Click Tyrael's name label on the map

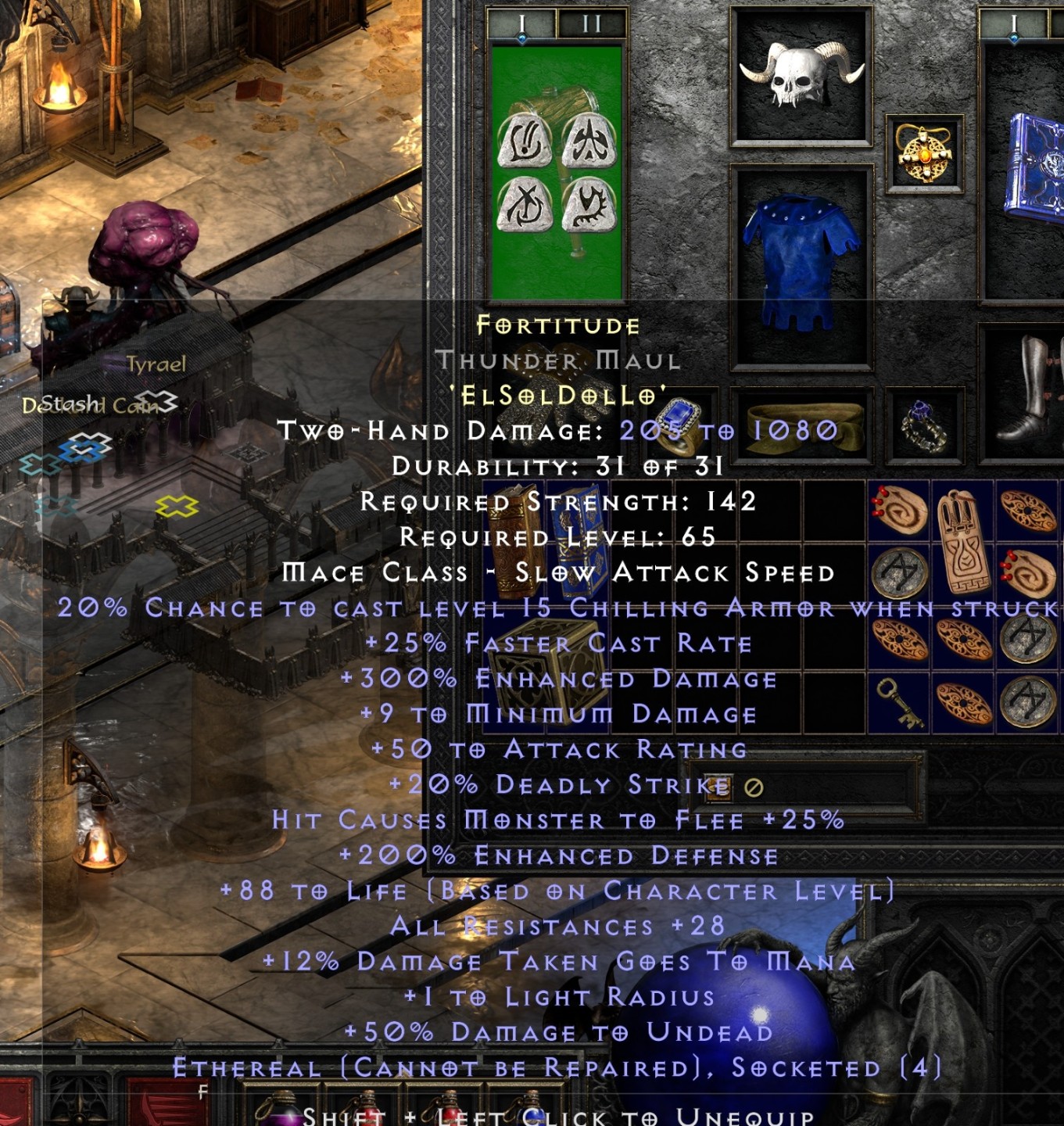point(156,362)
